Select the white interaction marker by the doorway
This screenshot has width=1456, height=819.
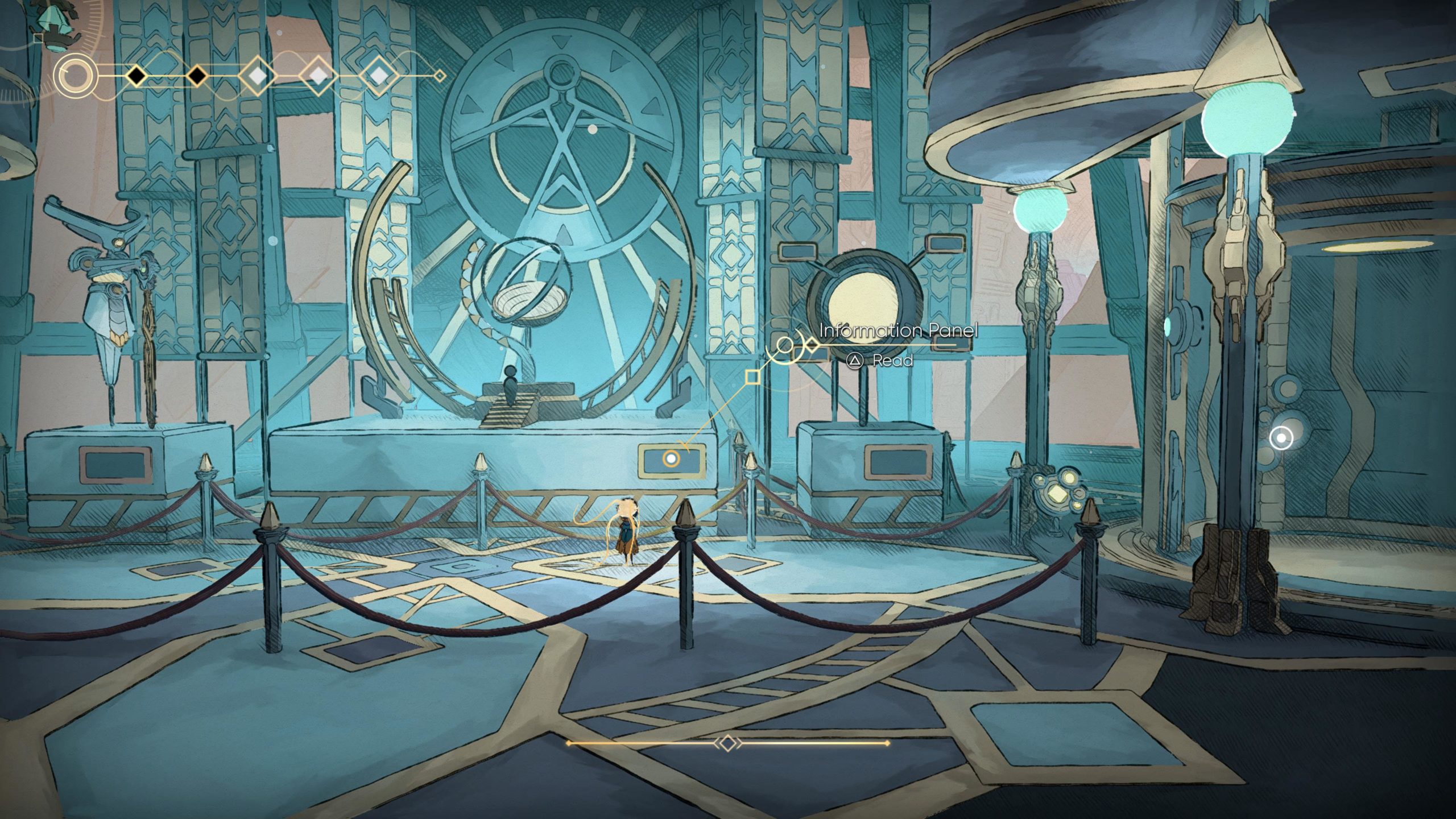[x=1281, y=438]
